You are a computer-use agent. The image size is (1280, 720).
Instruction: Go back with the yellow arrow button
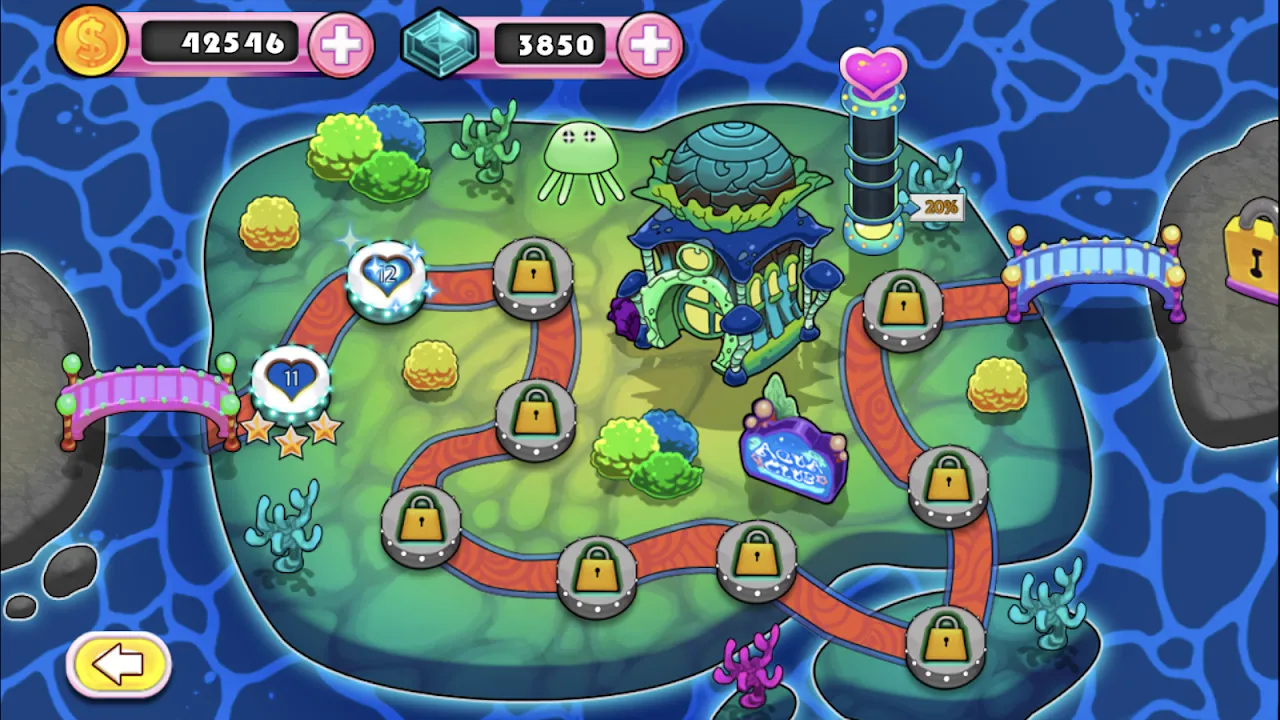click(119, 663)
